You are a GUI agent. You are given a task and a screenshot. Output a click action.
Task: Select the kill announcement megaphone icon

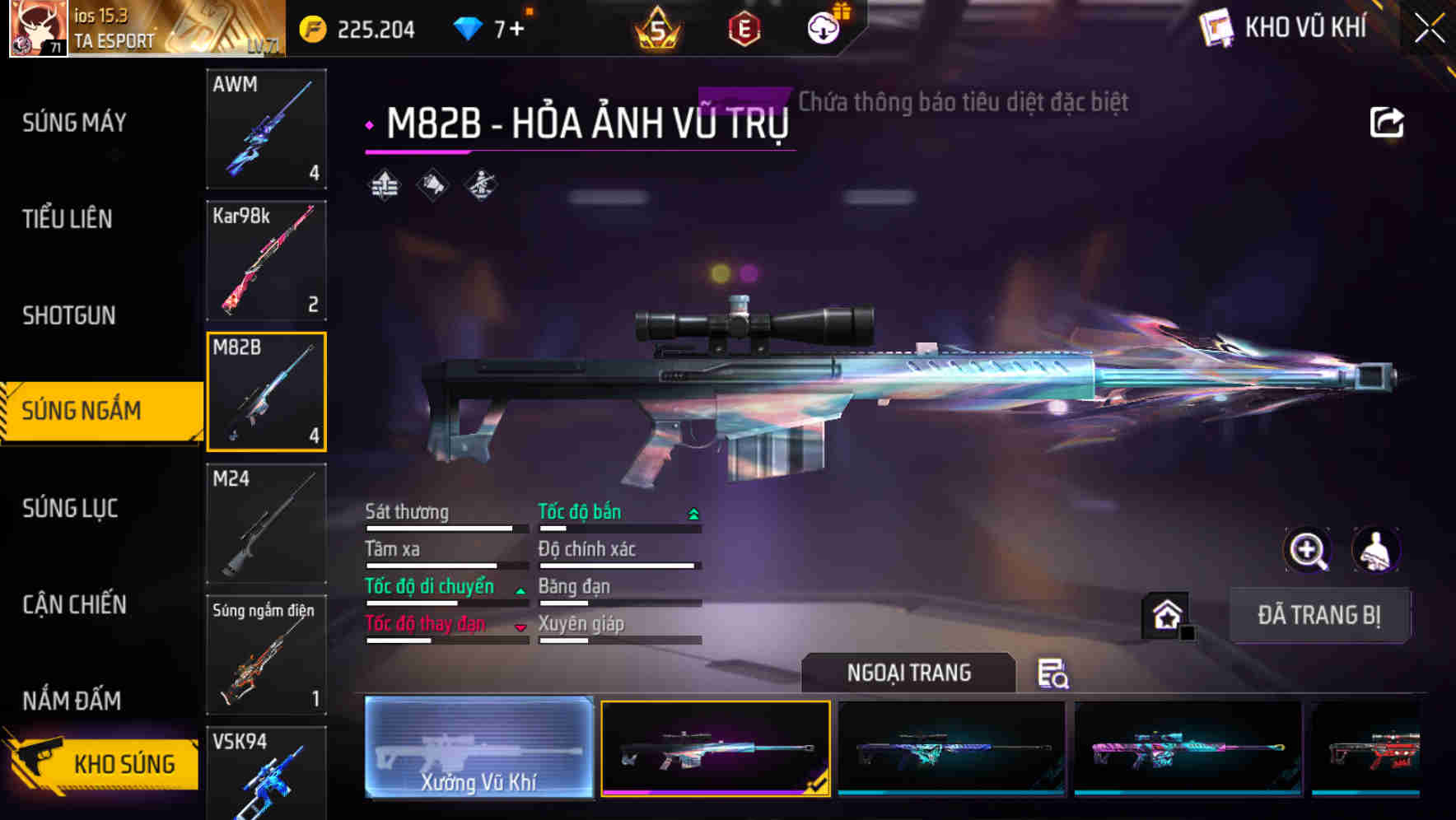(431, 185)
